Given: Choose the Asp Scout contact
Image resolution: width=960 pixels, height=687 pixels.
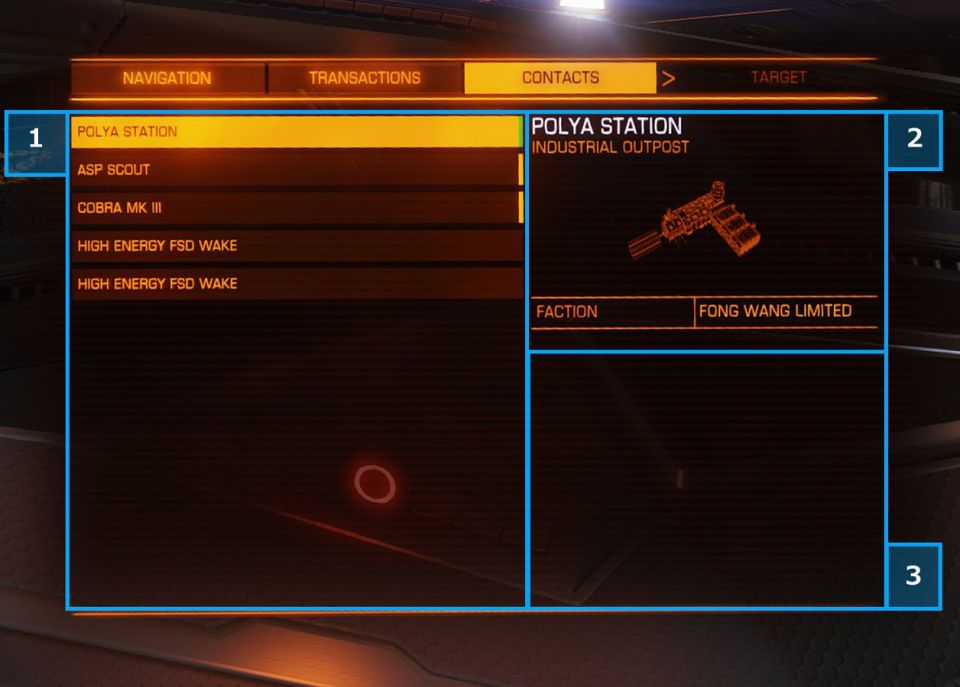Looking at the screenshot, I should pos(296,170).
